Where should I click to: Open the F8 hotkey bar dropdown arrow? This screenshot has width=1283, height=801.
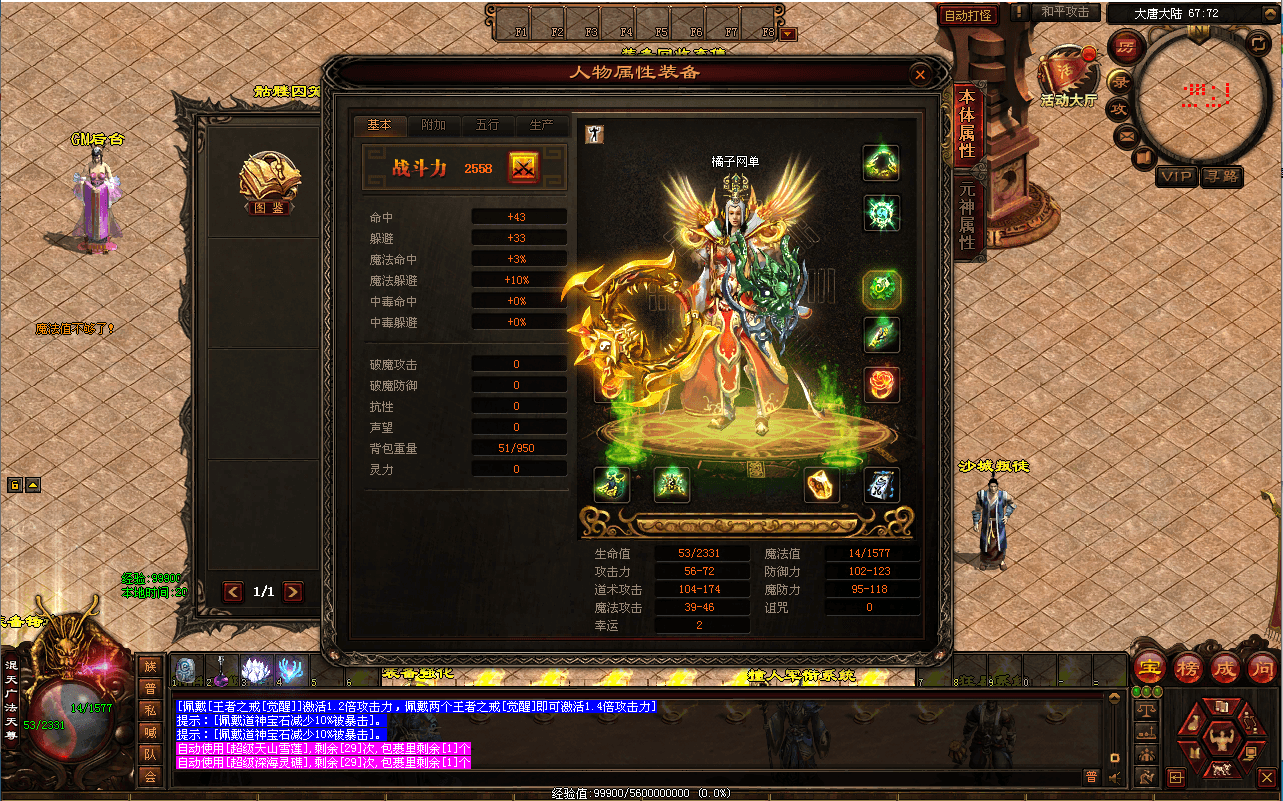[787, 31]
